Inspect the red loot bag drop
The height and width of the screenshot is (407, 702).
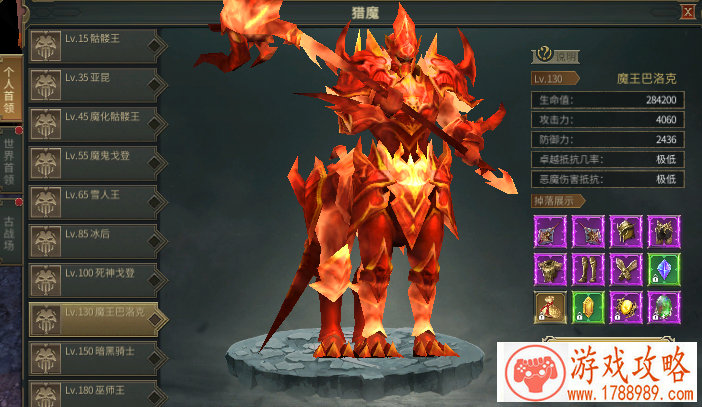547,305
